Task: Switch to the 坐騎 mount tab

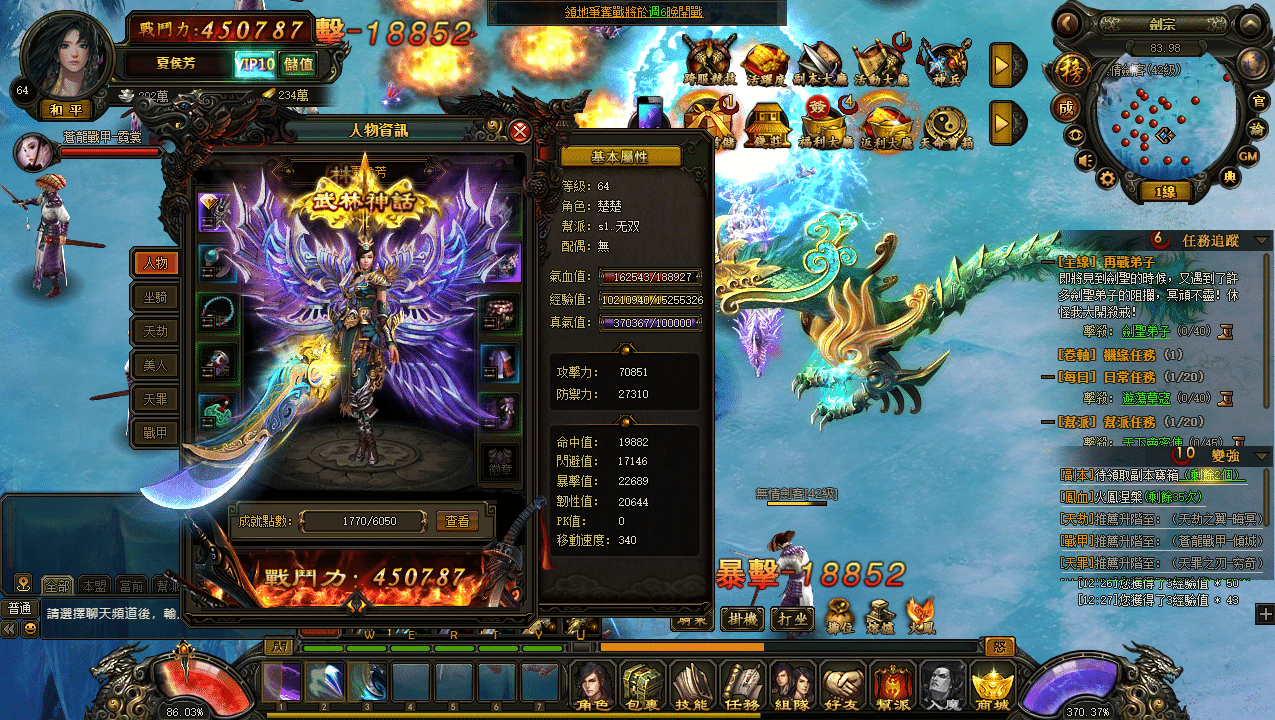Action: (x=156, y=297)
